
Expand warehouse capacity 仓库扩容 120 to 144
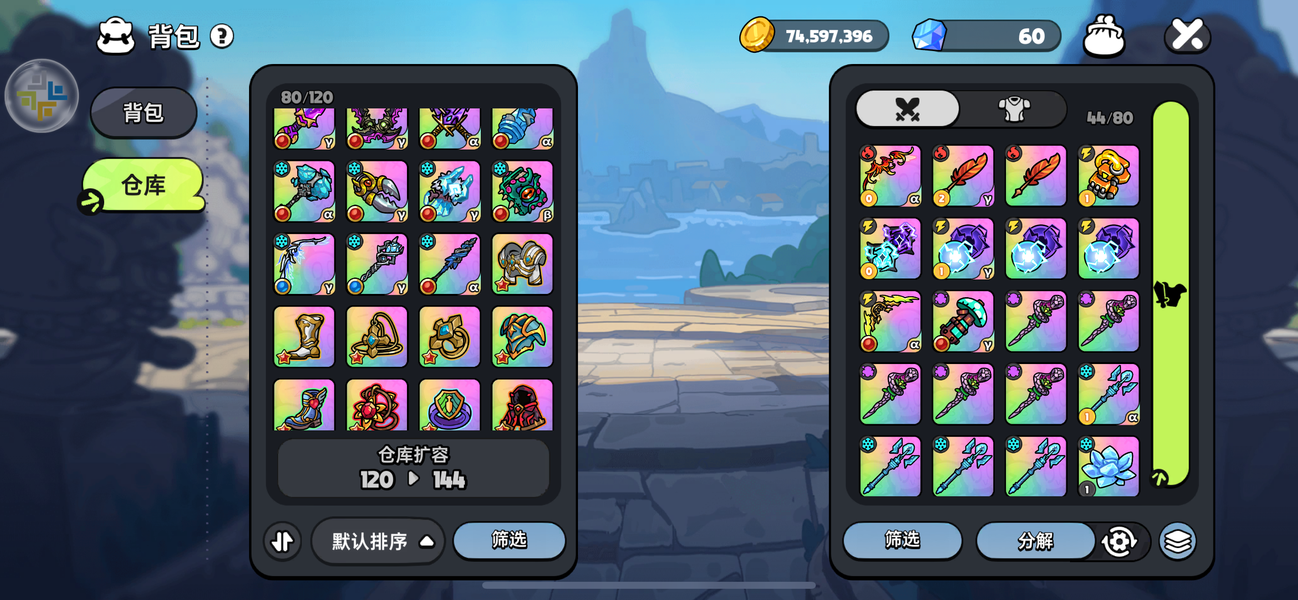tap(413, 468)
